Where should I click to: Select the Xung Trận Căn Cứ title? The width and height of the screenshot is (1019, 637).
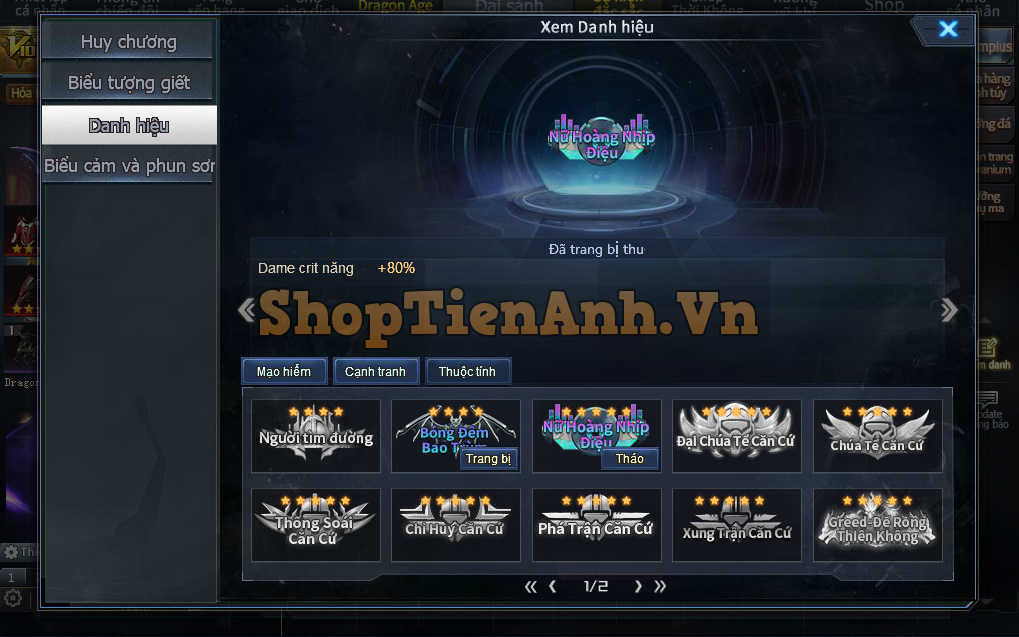click(x=737, y=524)
